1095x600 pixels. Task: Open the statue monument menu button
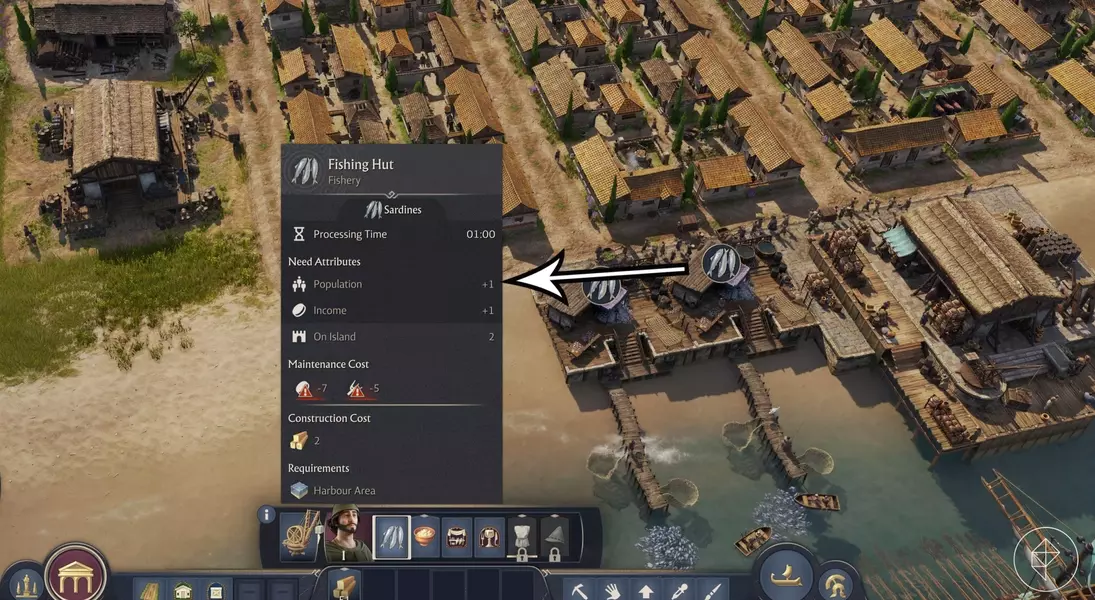(24, 584)
